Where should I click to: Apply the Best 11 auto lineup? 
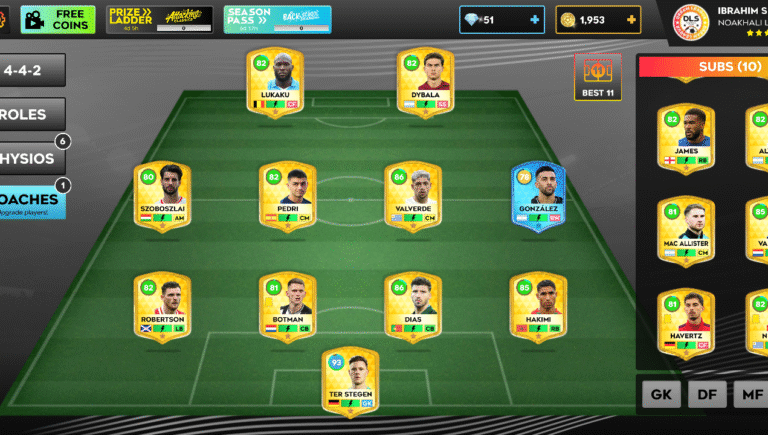pos(597,77)
